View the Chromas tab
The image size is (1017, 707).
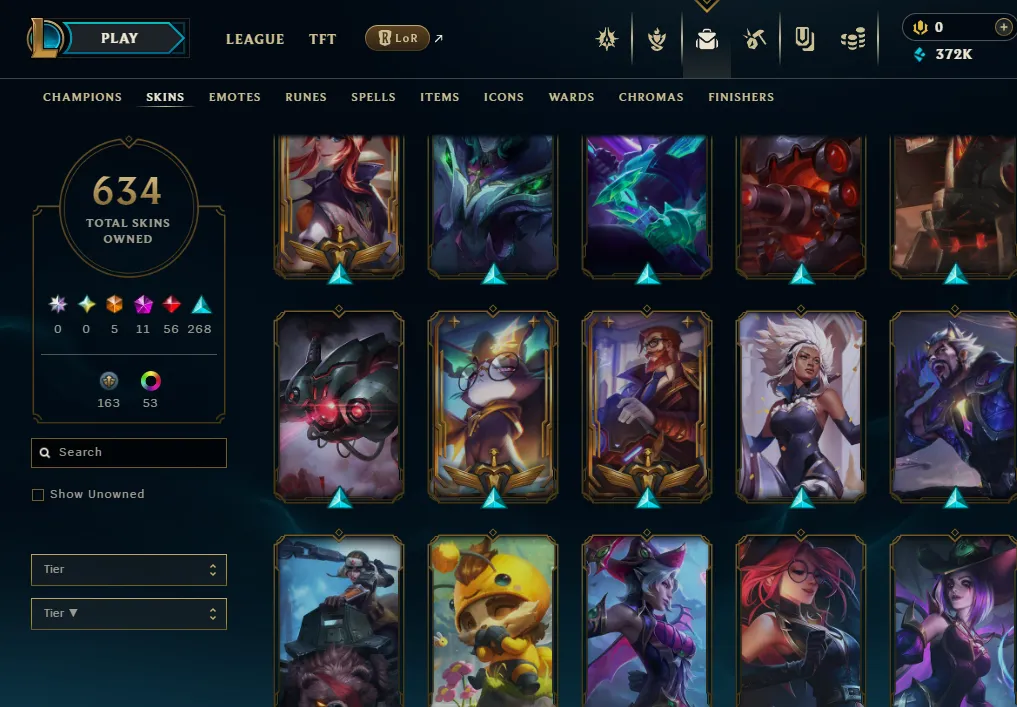click(651, 97)
